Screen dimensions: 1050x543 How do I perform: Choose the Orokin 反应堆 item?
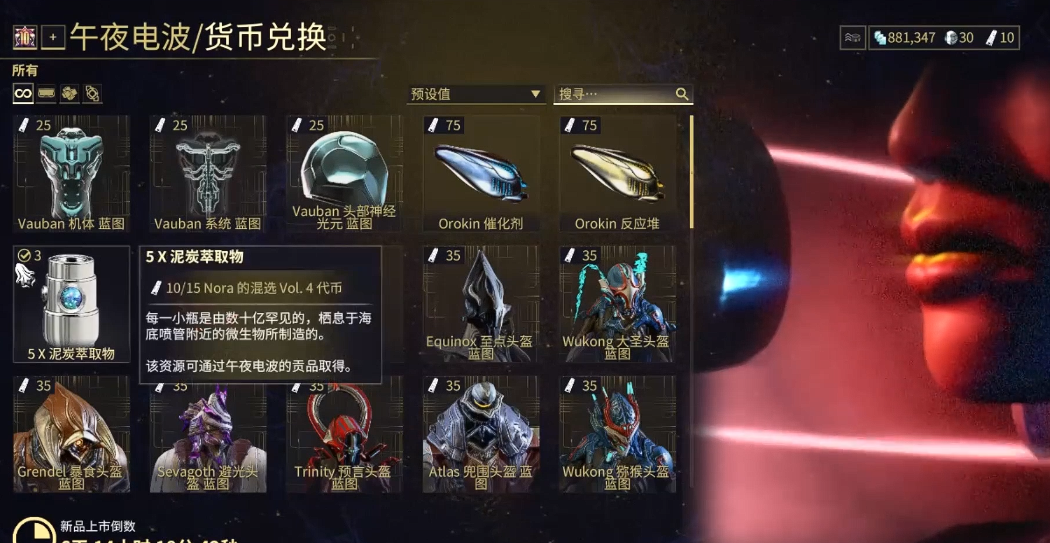[x=617, y=173]
